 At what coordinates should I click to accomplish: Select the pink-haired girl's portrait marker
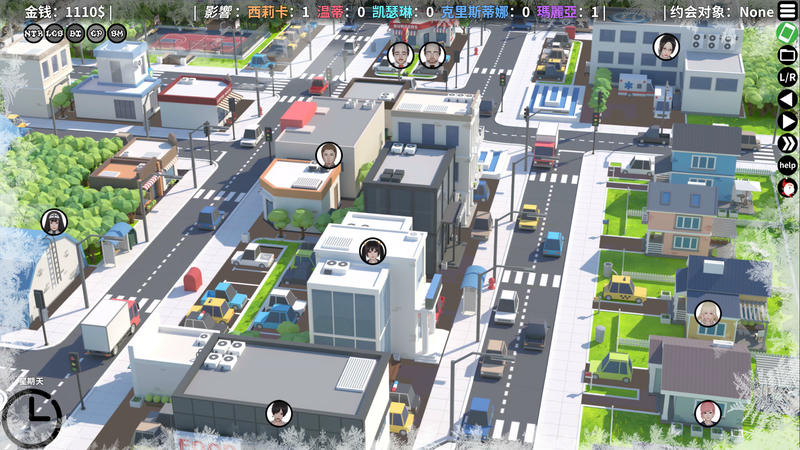pos(708,412)
